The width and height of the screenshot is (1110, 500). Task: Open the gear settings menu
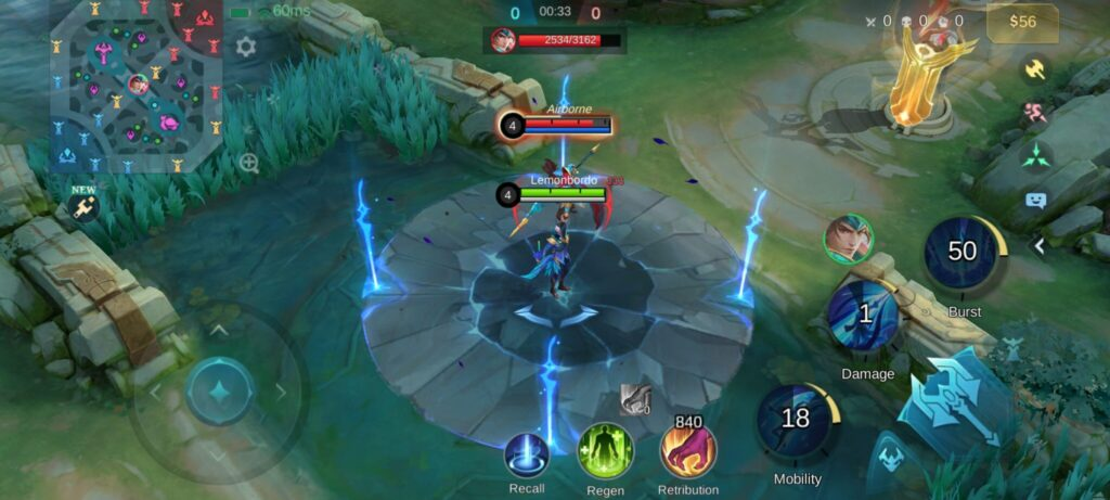click(x=245, y=46)
